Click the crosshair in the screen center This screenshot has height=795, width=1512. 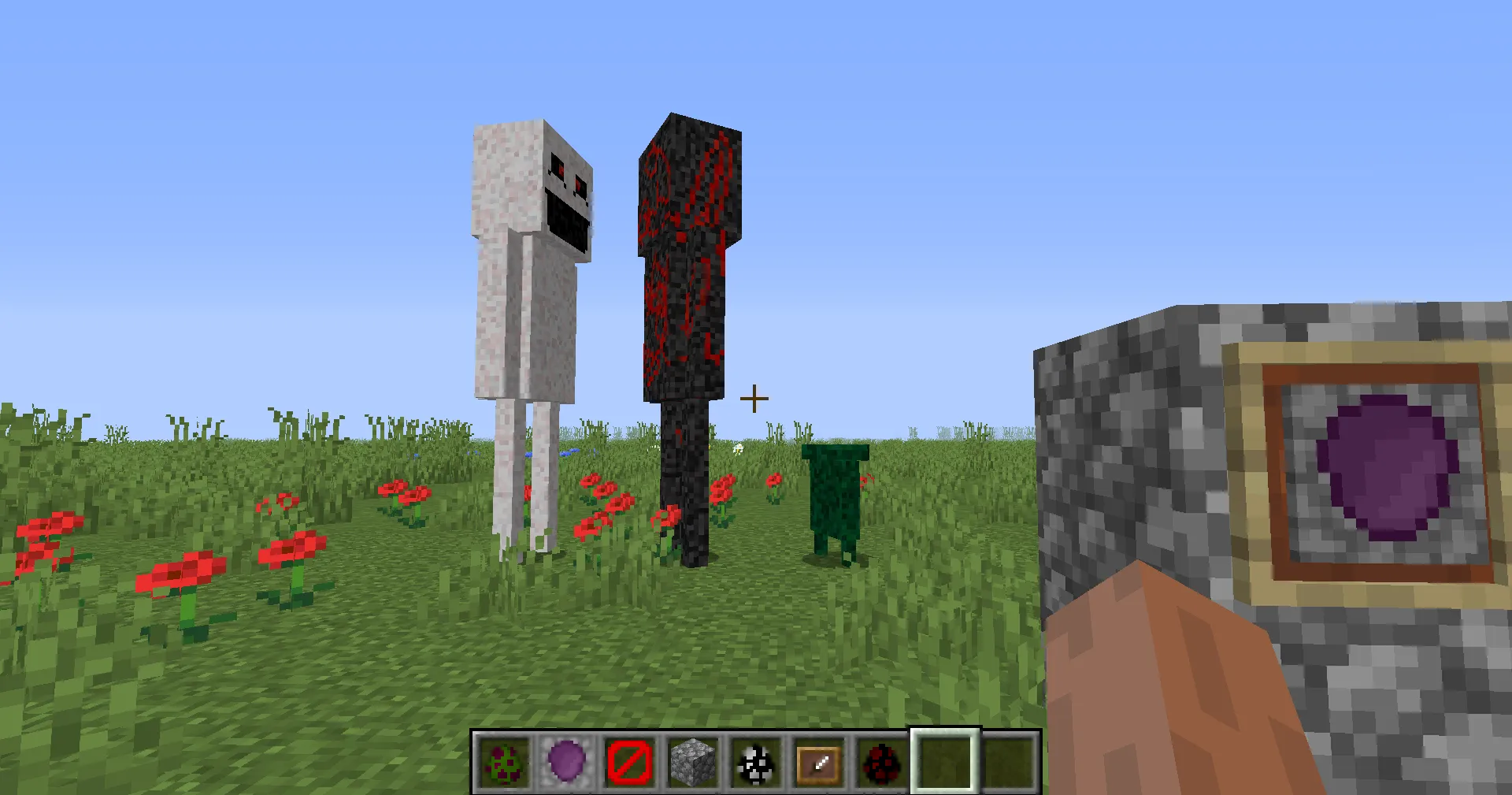[x=754, y=398]
